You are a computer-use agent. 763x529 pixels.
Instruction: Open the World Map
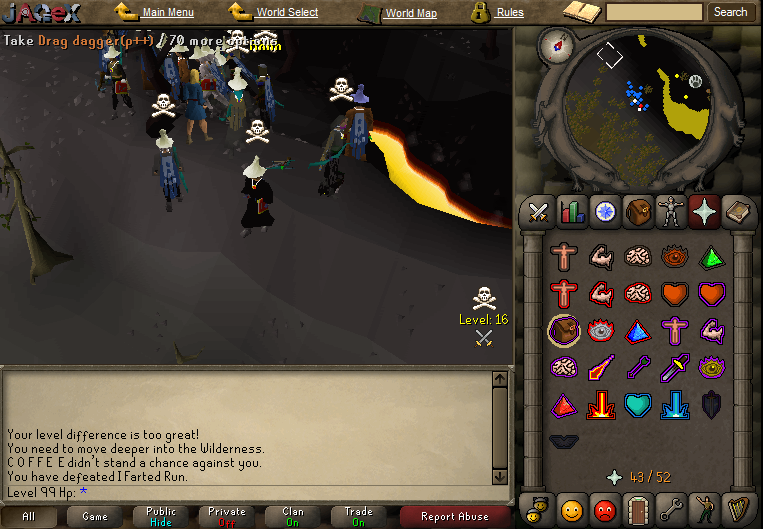click(410, 14)
